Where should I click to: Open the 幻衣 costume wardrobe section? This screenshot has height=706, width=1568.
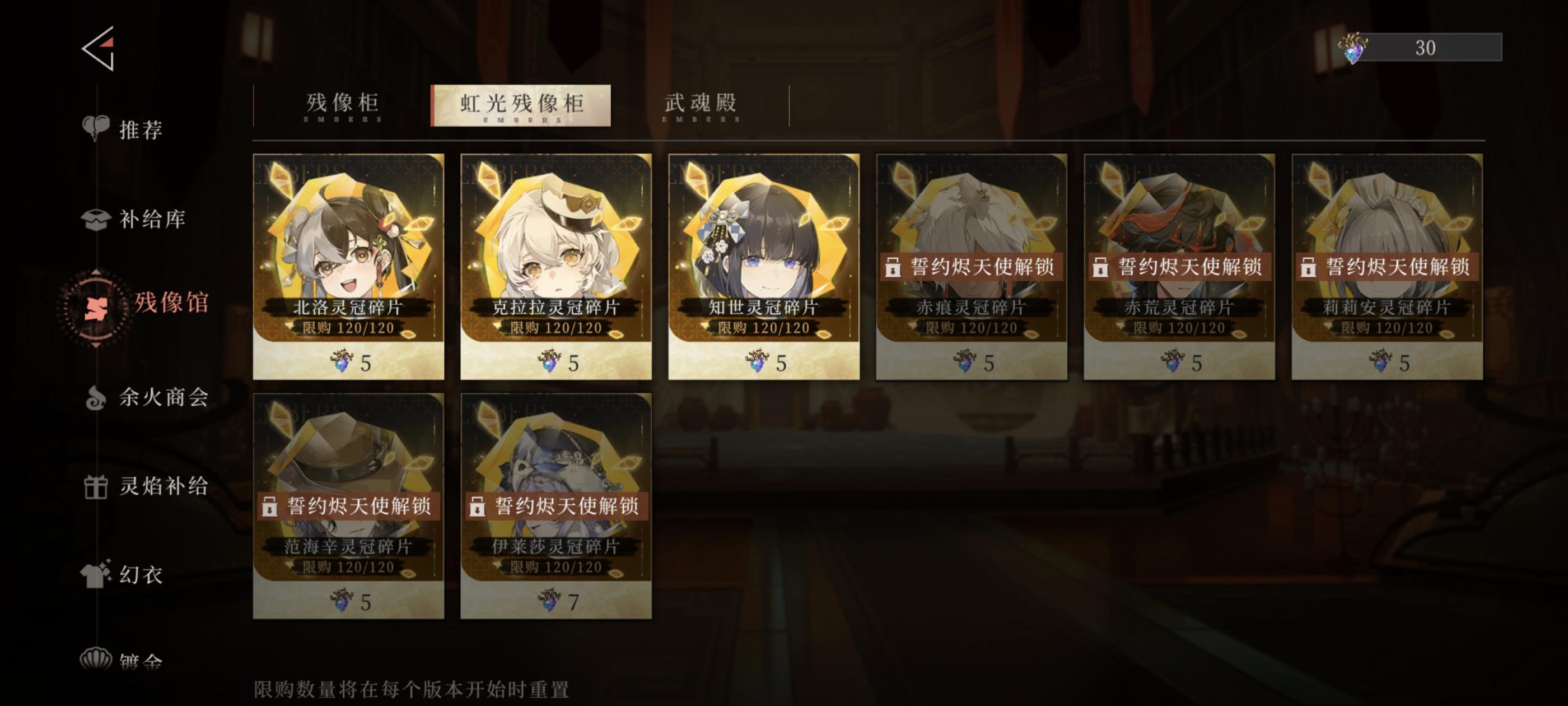[140, 575]
